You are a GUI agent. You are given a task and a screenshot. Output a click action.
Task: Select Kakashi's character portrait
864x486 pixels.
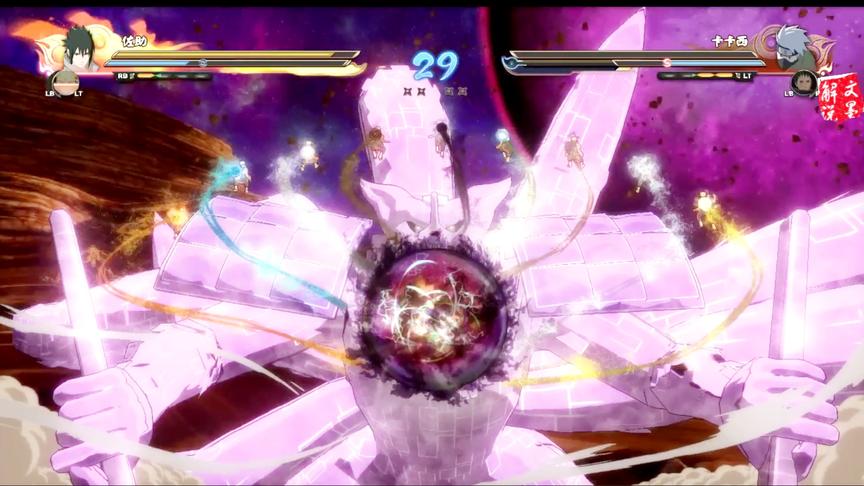point(790,46)
